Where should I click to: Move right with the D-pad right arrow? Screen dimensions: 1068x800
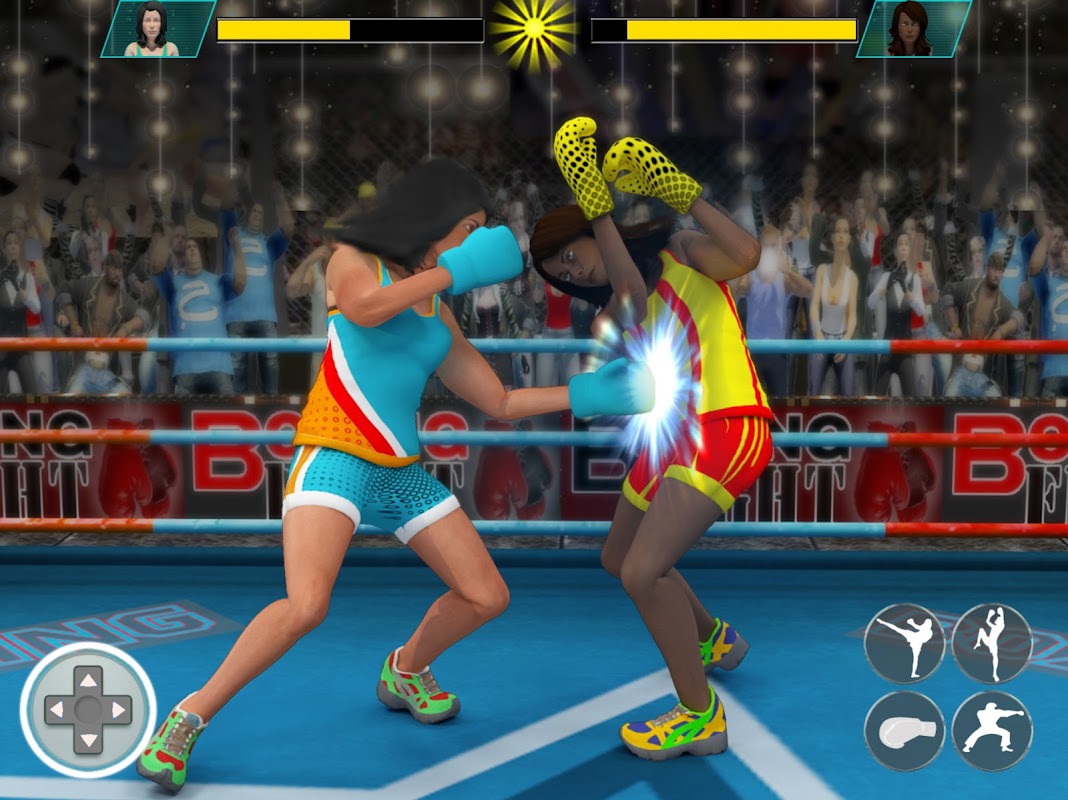pyautogui.click(x=118, y=711)
